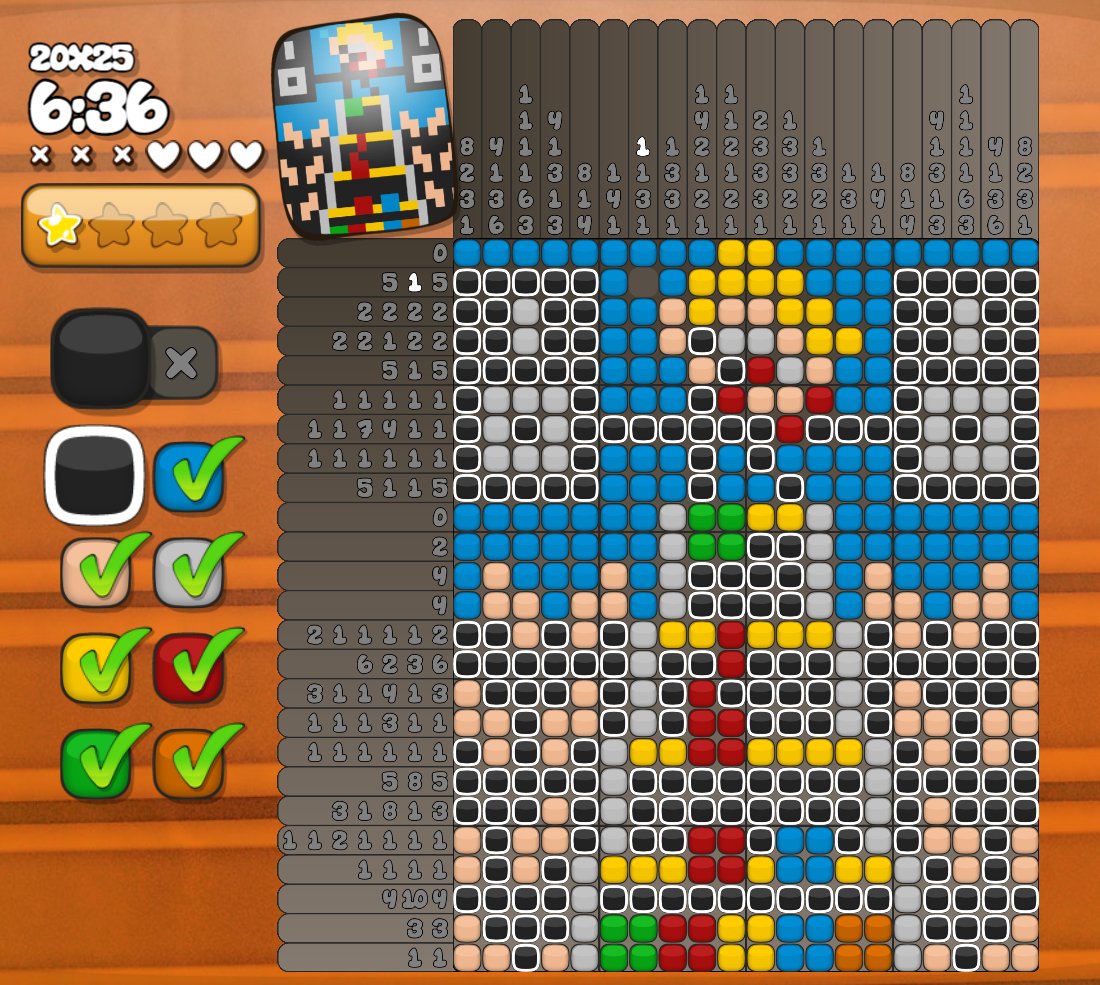This screenshot has width=1100, height=985.
Task: Fill the single empty cell in the grid
Action: click(x=643, y=282)
